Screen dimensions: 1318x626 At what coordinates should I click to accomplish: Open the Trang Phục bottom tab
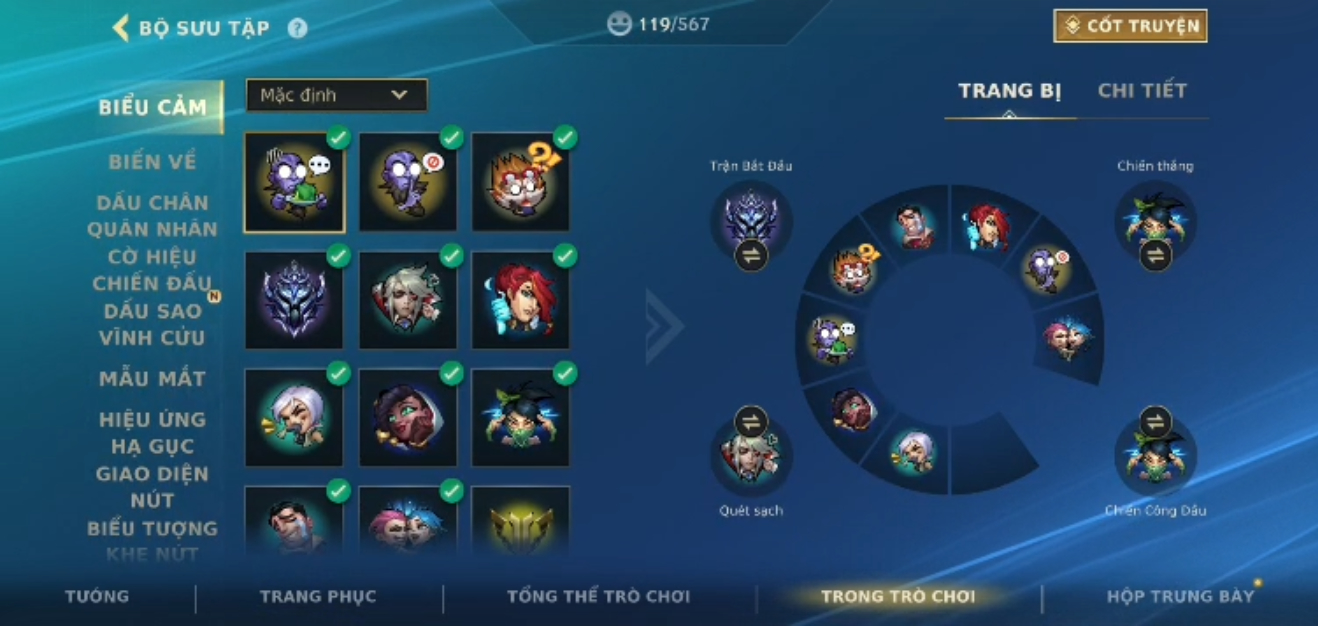318,597
